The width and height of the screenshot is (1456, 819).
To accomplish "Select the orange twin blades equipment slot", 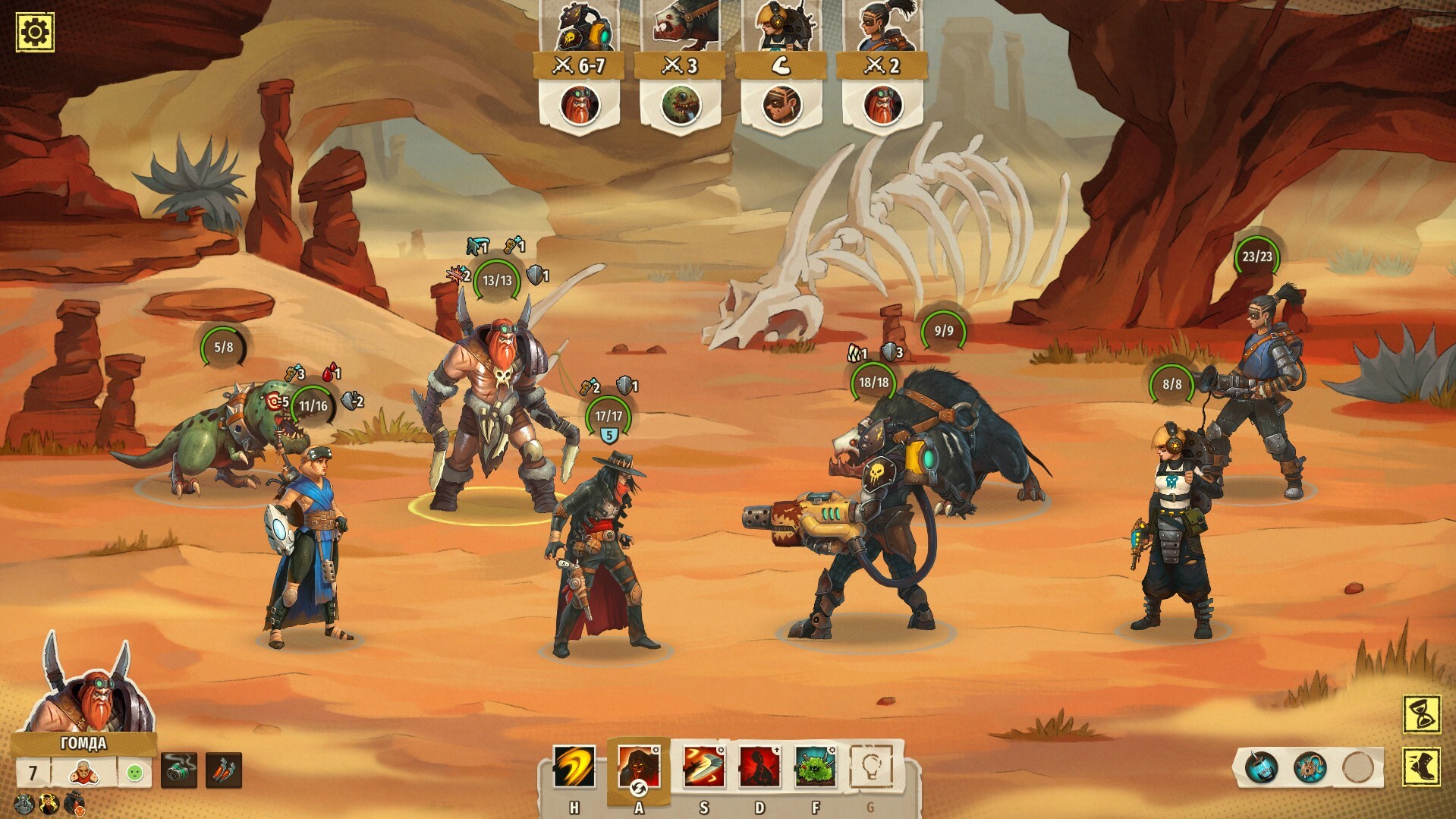I will 224,771.
